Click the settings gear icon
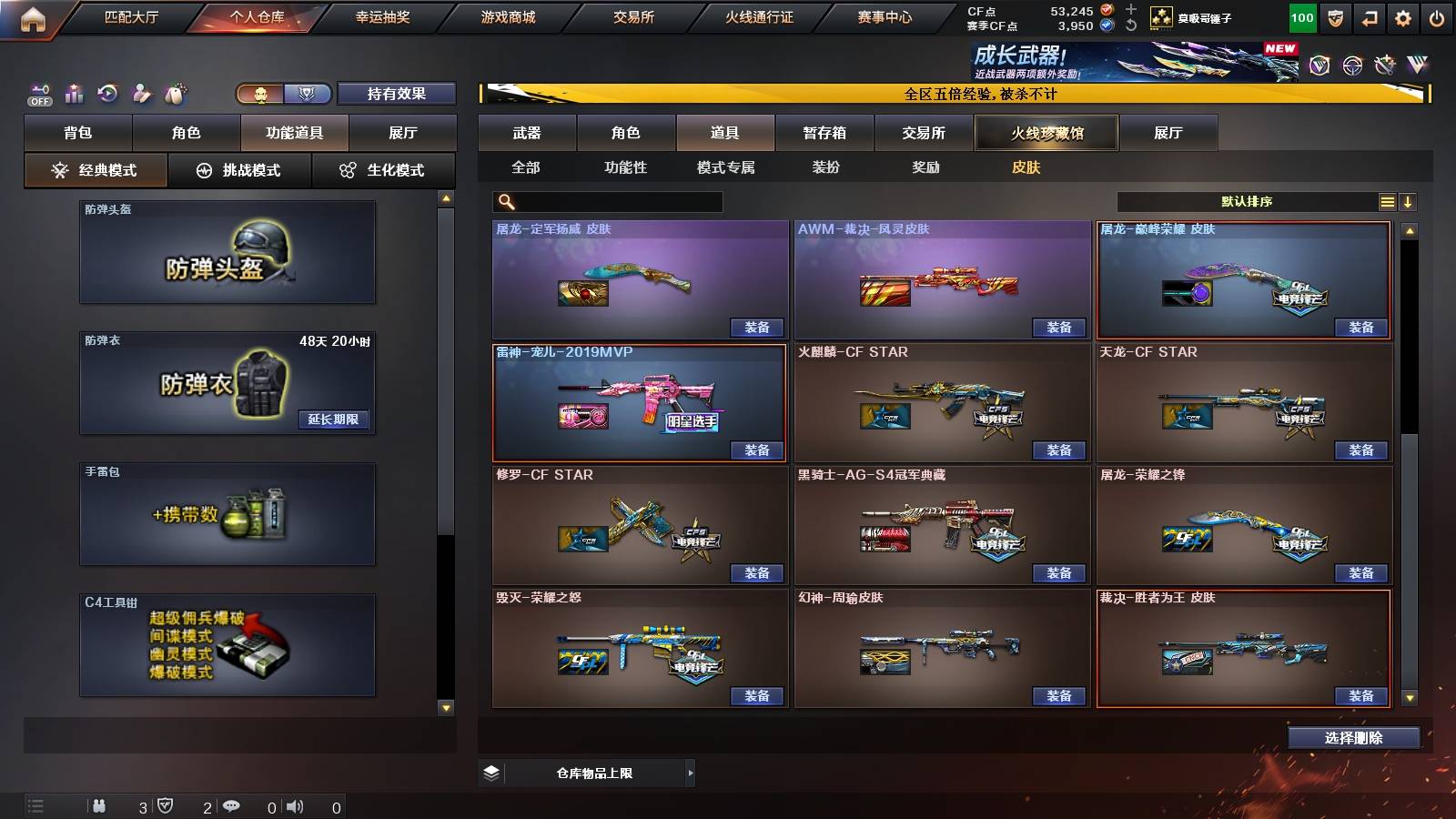The width and height of the screenshot is (1456, 819). (x=1402, y=16)
